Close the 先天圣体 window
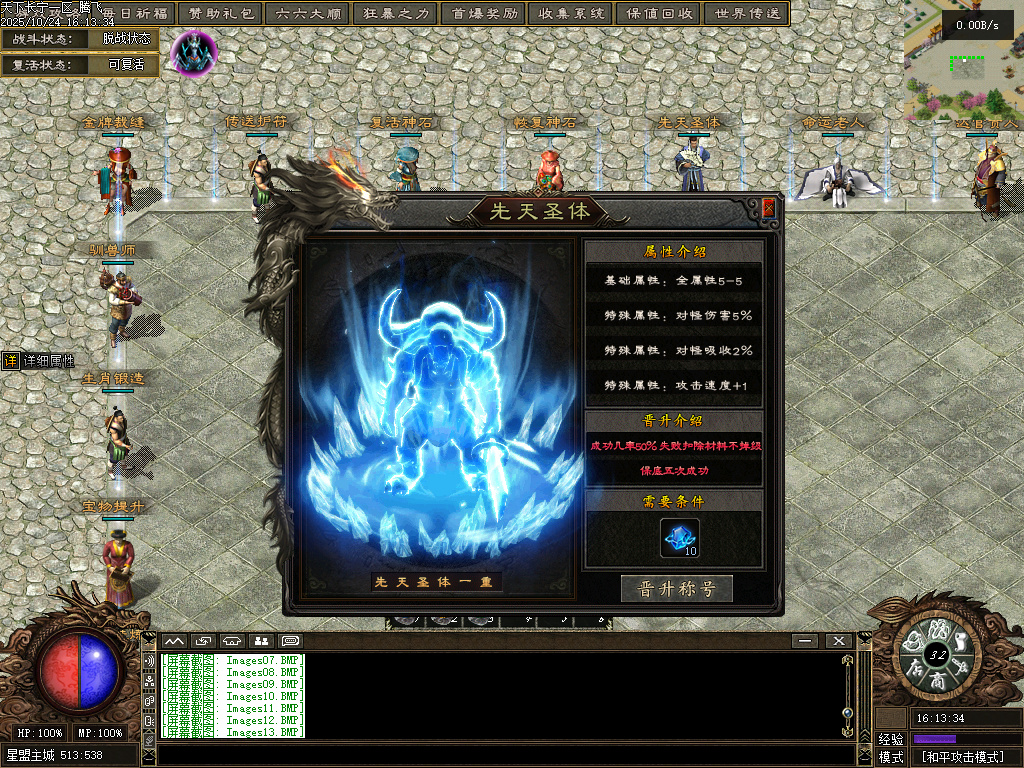This screenshot has height=768, width=1024. coord(768,208)
